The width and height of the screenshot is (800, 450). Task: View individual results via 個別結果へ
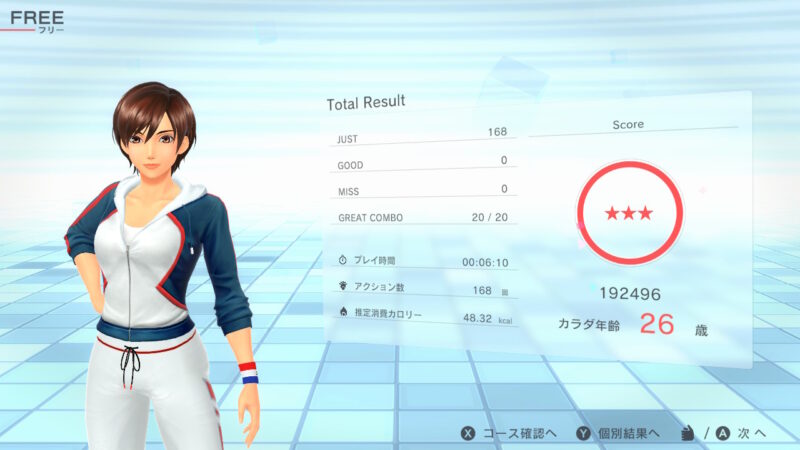point(617,433)
